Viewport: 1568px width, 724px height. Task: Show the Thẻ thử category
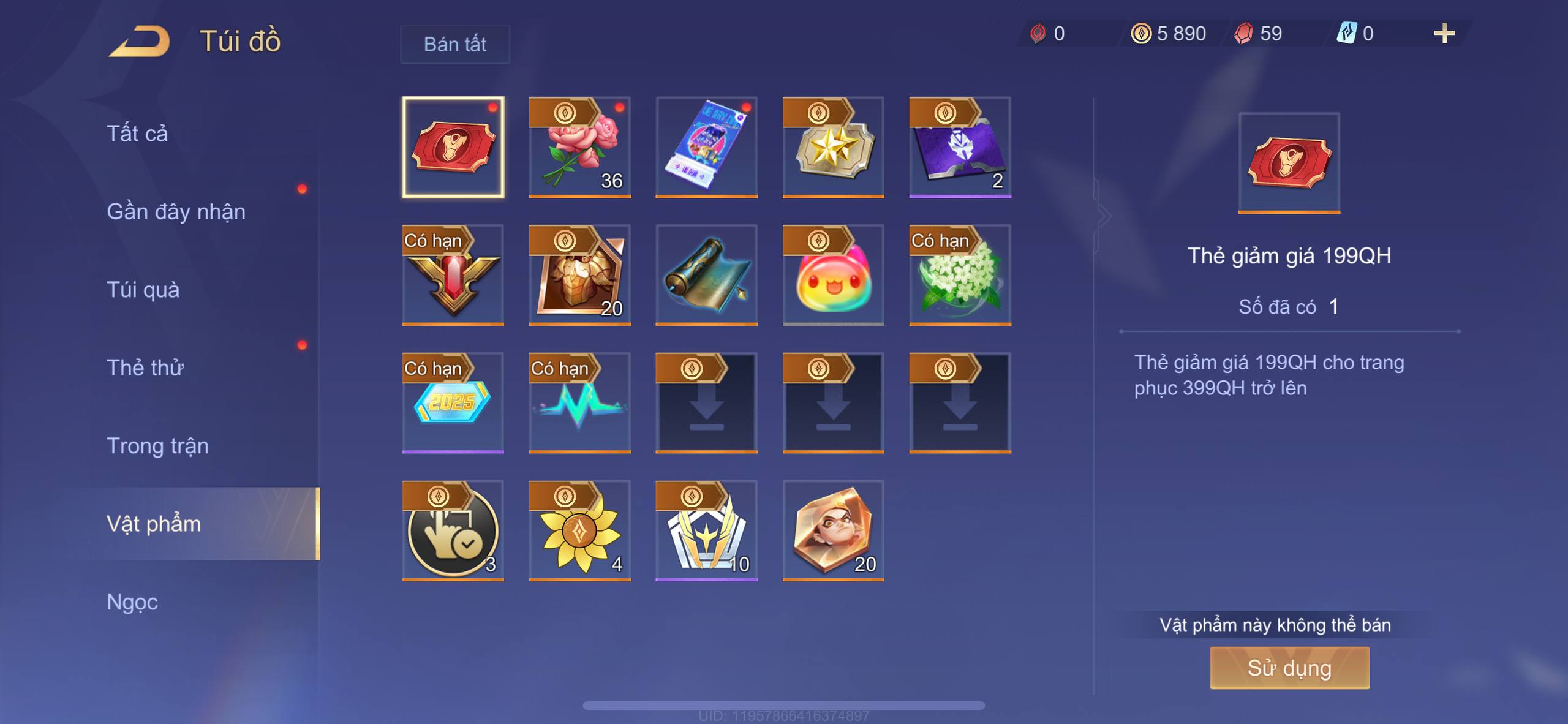tap(145, 368)
